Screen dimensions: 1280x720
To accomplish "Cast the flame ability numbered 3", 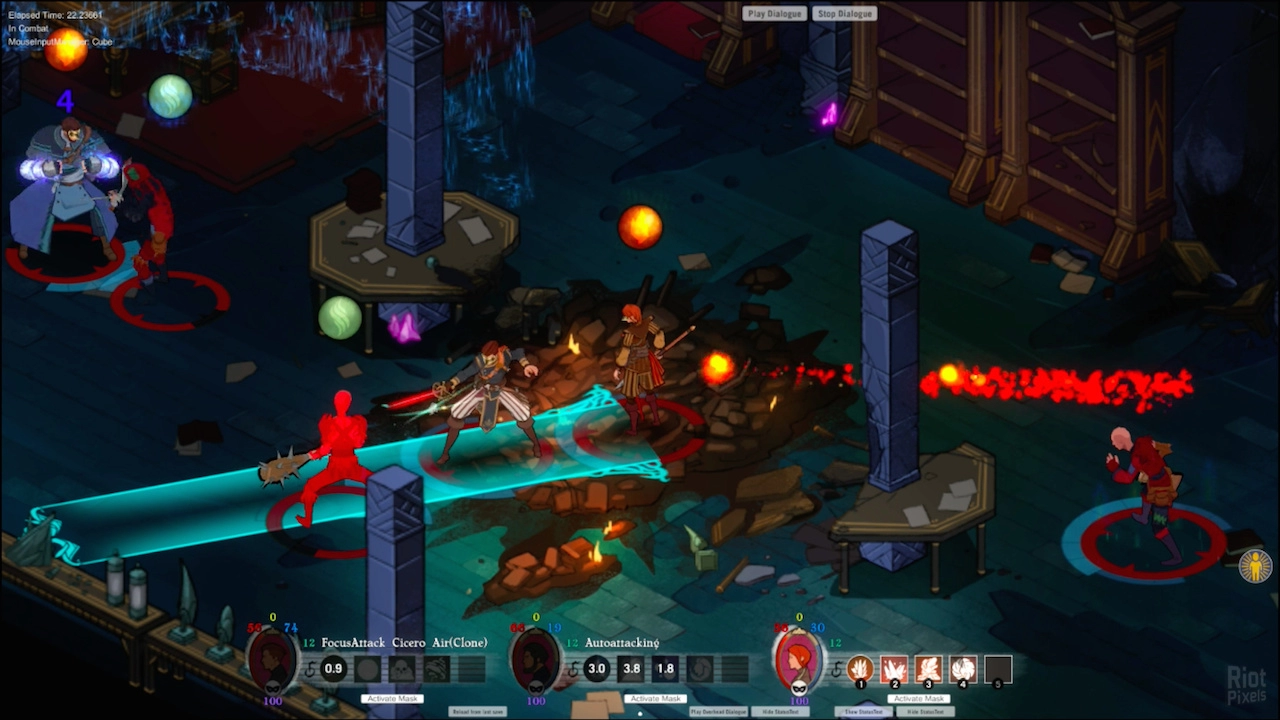I will pyautogui.click(x=929, y=669).
